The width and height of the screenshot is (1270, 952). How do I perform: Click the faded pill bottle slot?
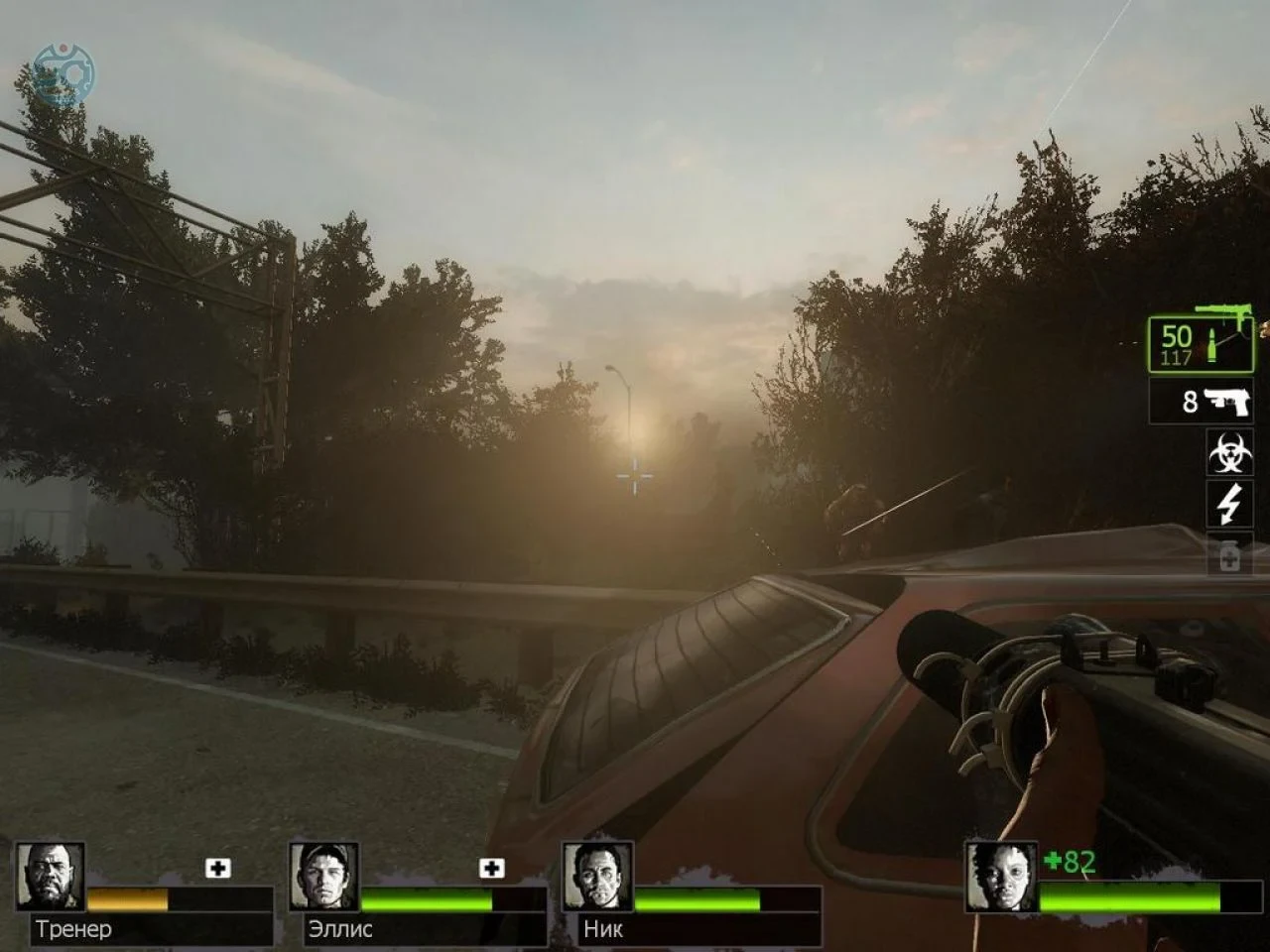click(1228, 556)
